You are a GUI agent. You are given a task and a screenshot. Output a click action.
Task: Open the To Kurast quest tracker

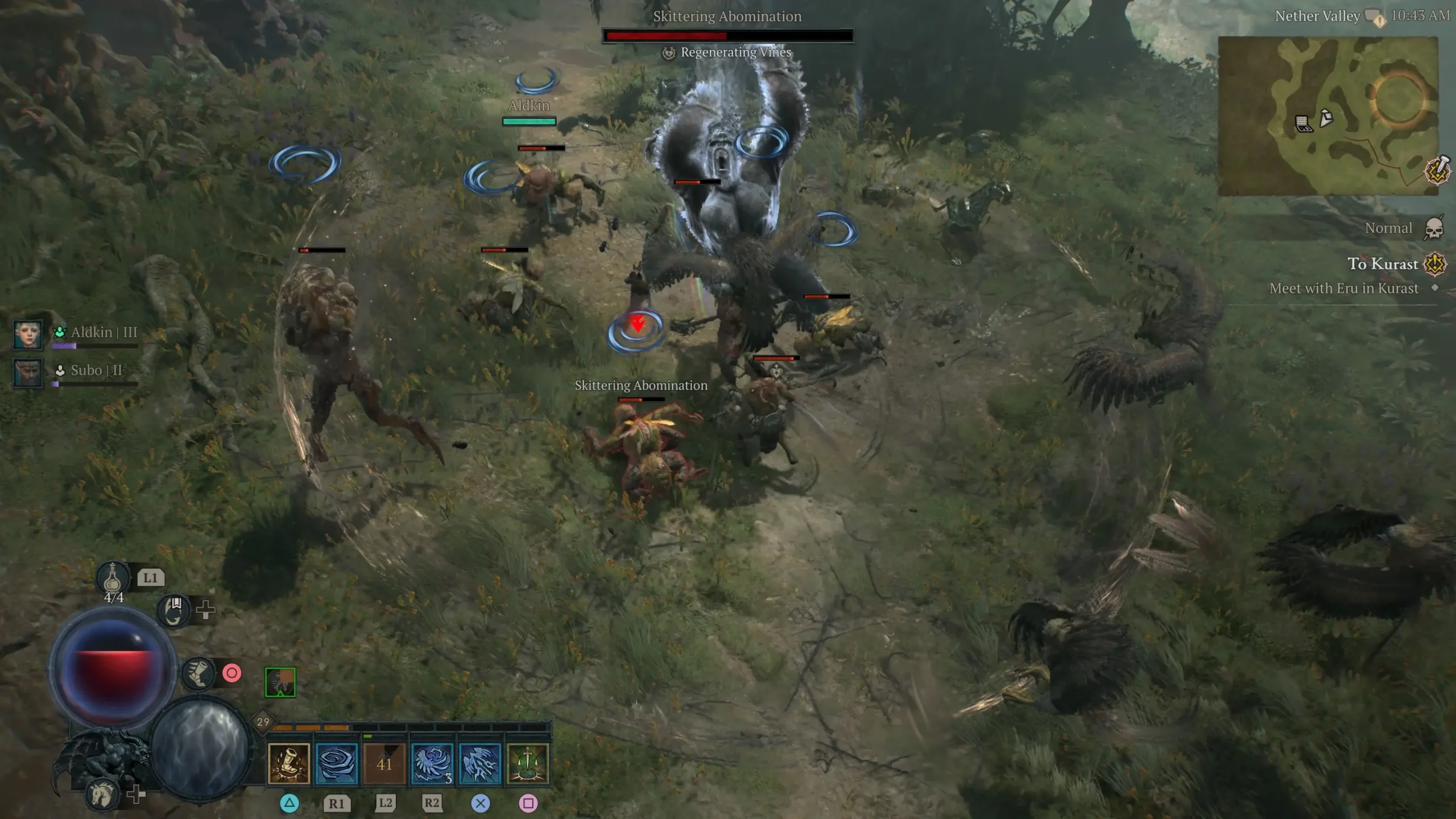[x=1382, y=264]
